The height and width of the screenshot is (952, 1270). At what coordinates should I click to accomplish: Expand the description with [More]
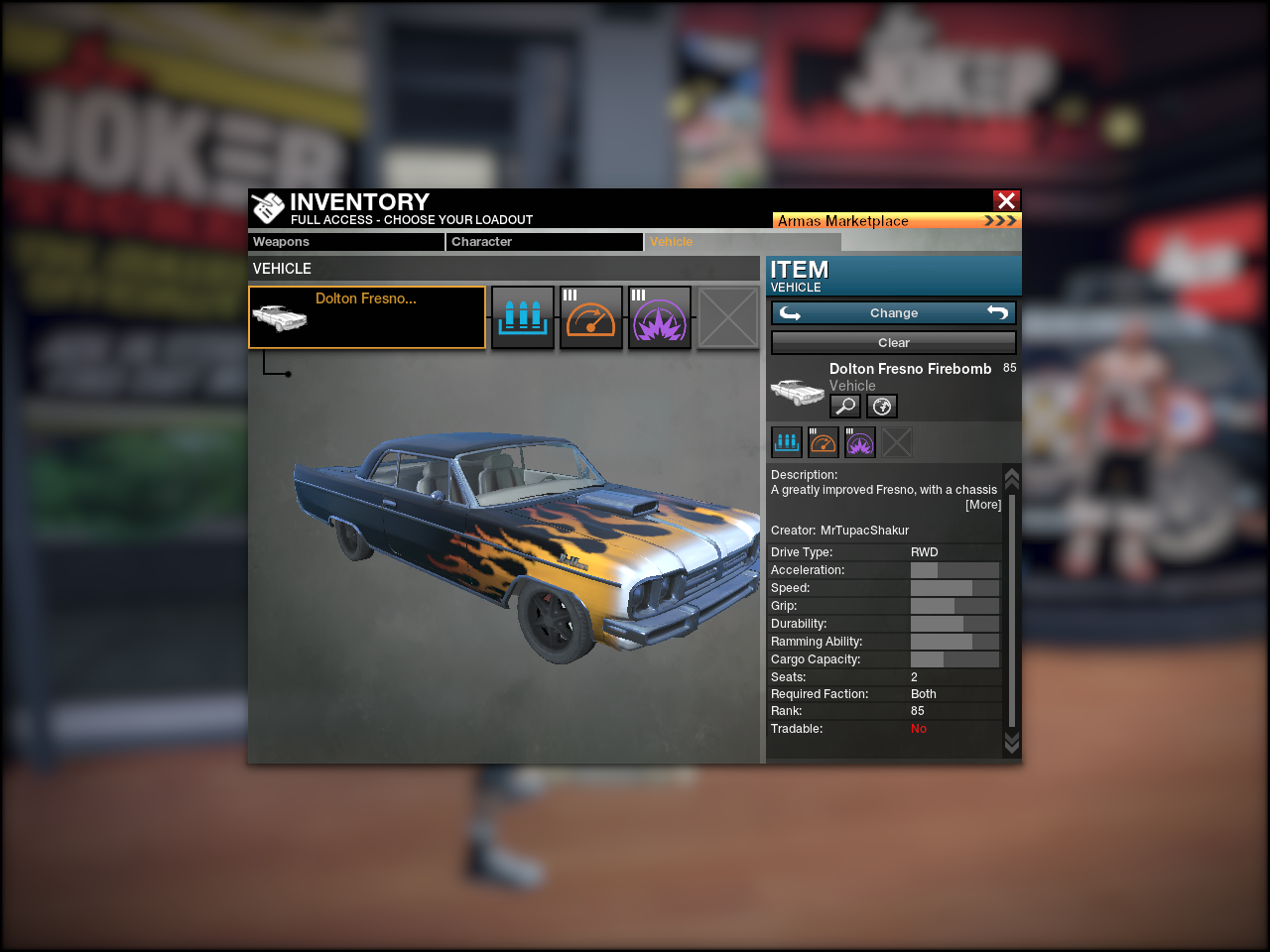(983, 505)
